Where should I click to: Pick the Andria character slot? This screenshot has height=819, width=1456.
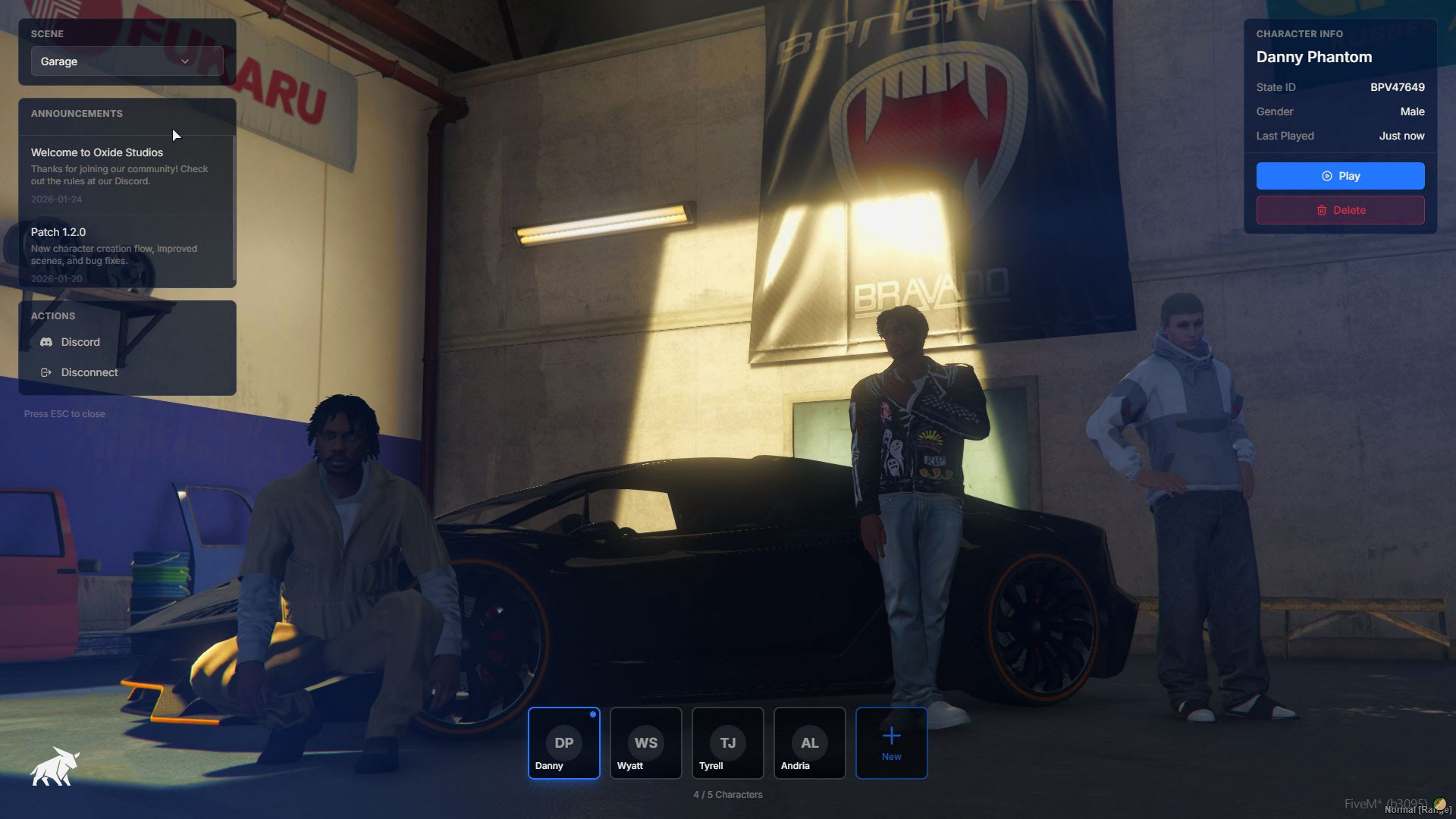[809, 743]
